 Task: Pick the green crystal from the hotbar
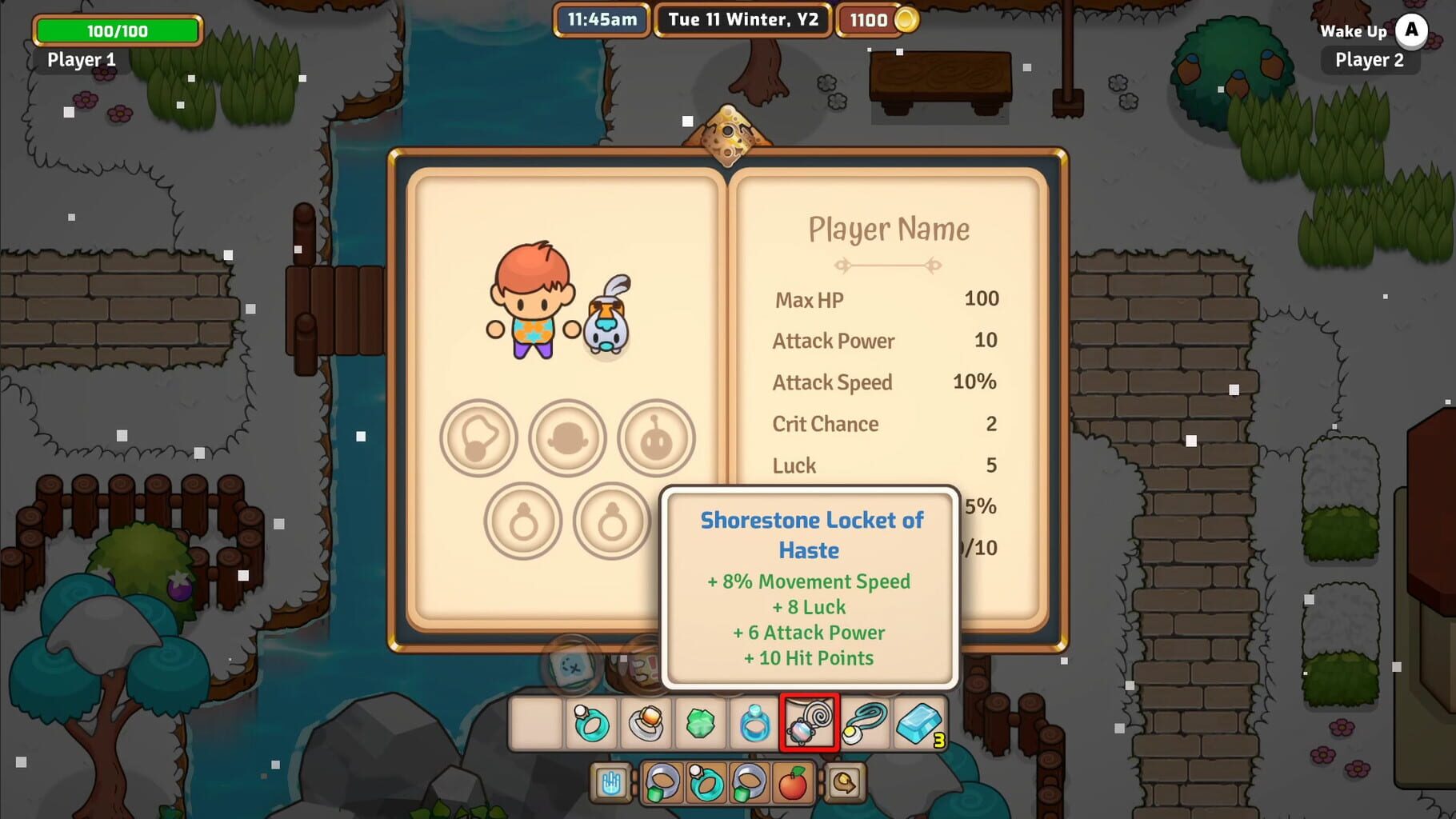pos(702,722)
